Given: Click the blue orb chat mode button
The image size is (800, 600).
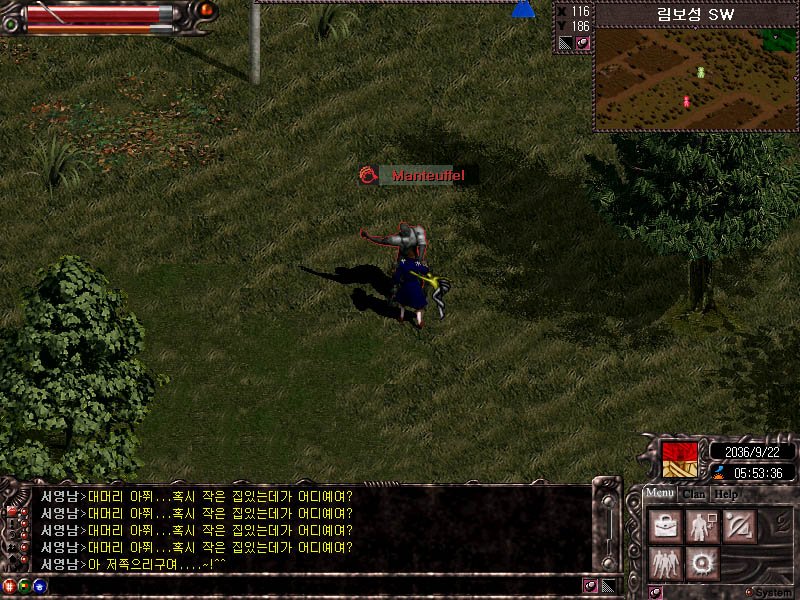Looking at the screenshot, I should (x=38, y=586).
